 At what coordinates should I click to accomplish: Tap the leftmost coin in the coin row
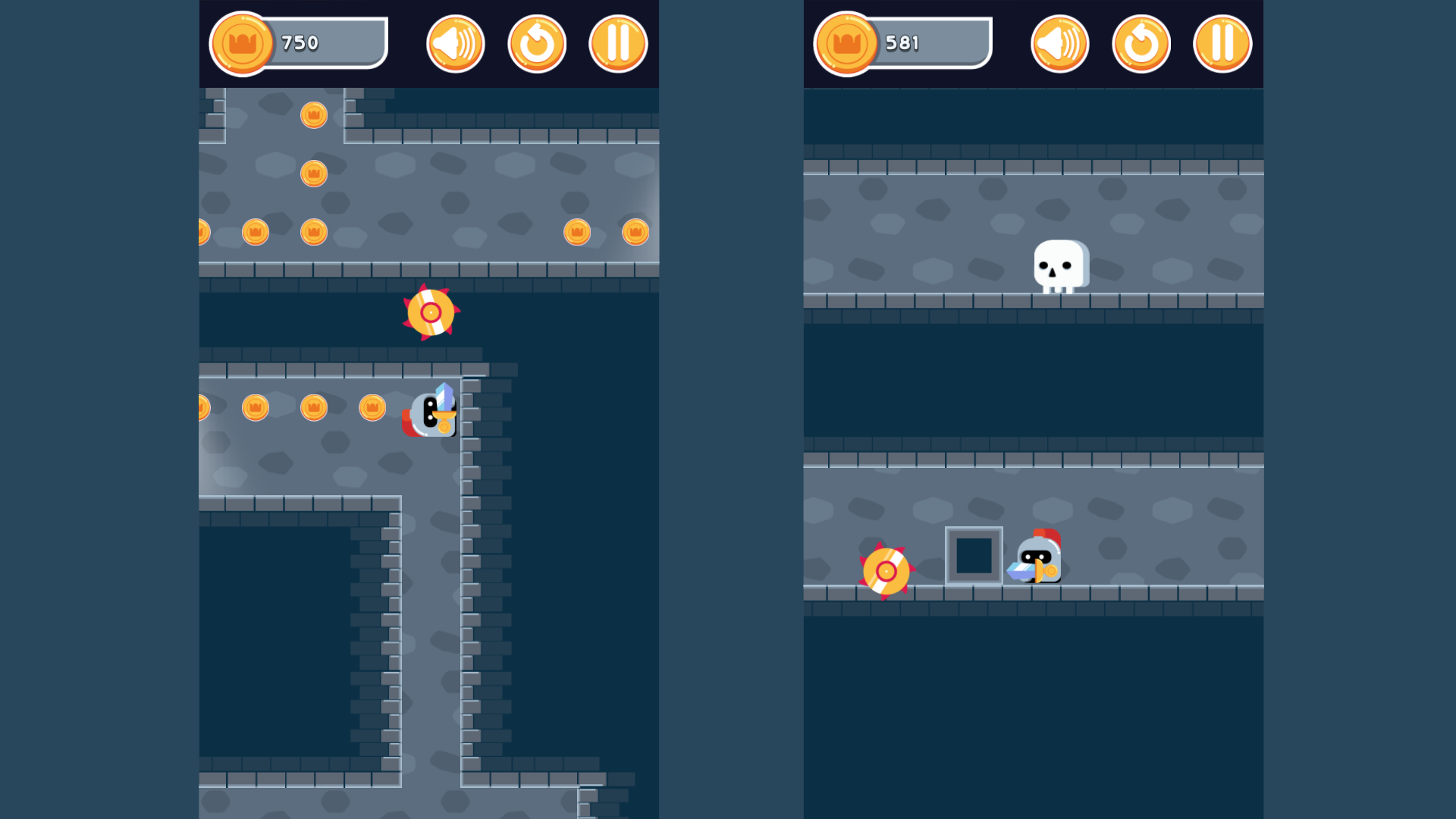[201, 231]
